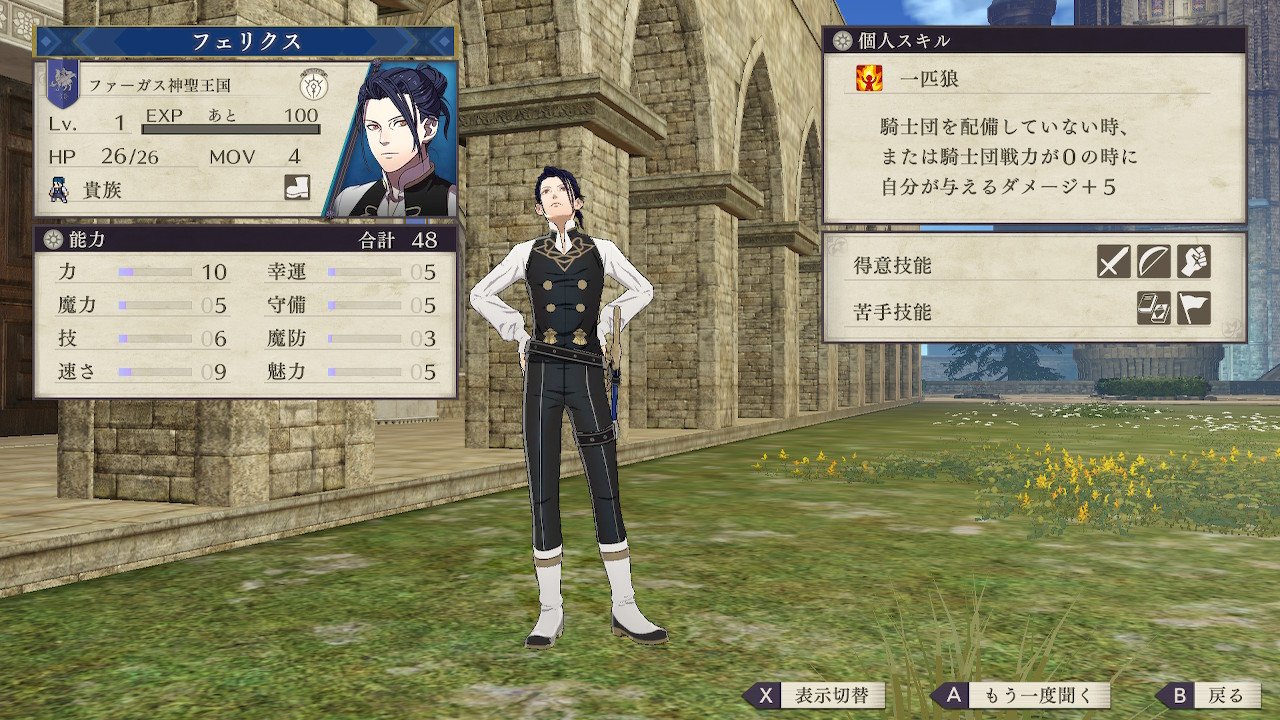This screenshot has width=1280, height=720.
Task: Inspect the 一匹狼 personal skill icon
Action: click(x=867, y=78)
